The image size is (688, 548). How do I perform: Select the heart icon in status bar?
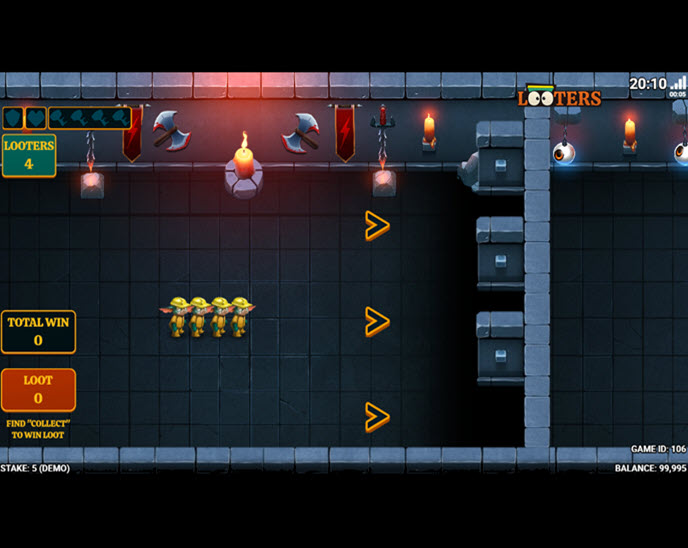(35, 118)
